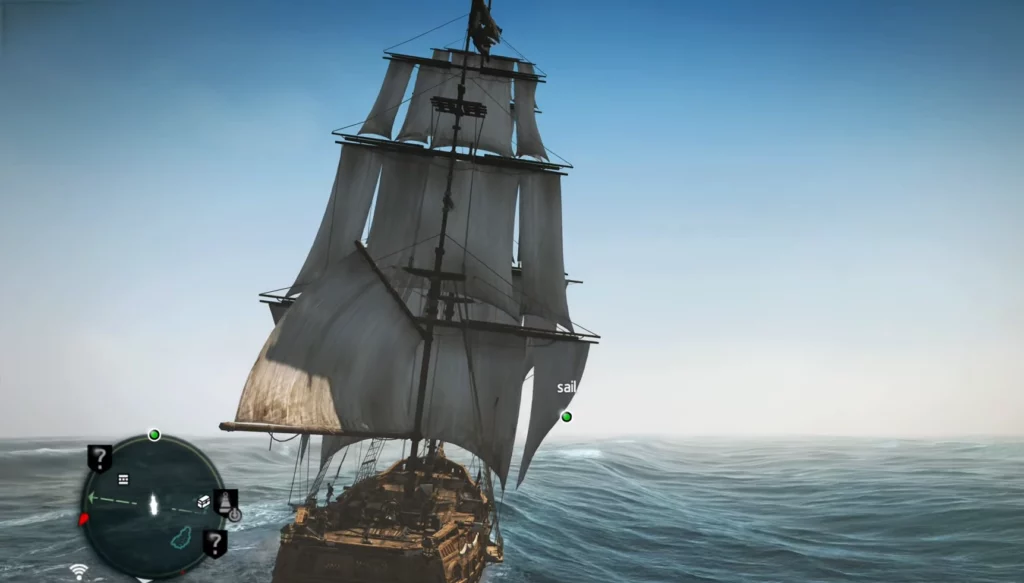
Task: Select the question mark marker beside the island outline
Action: (214, 543)
